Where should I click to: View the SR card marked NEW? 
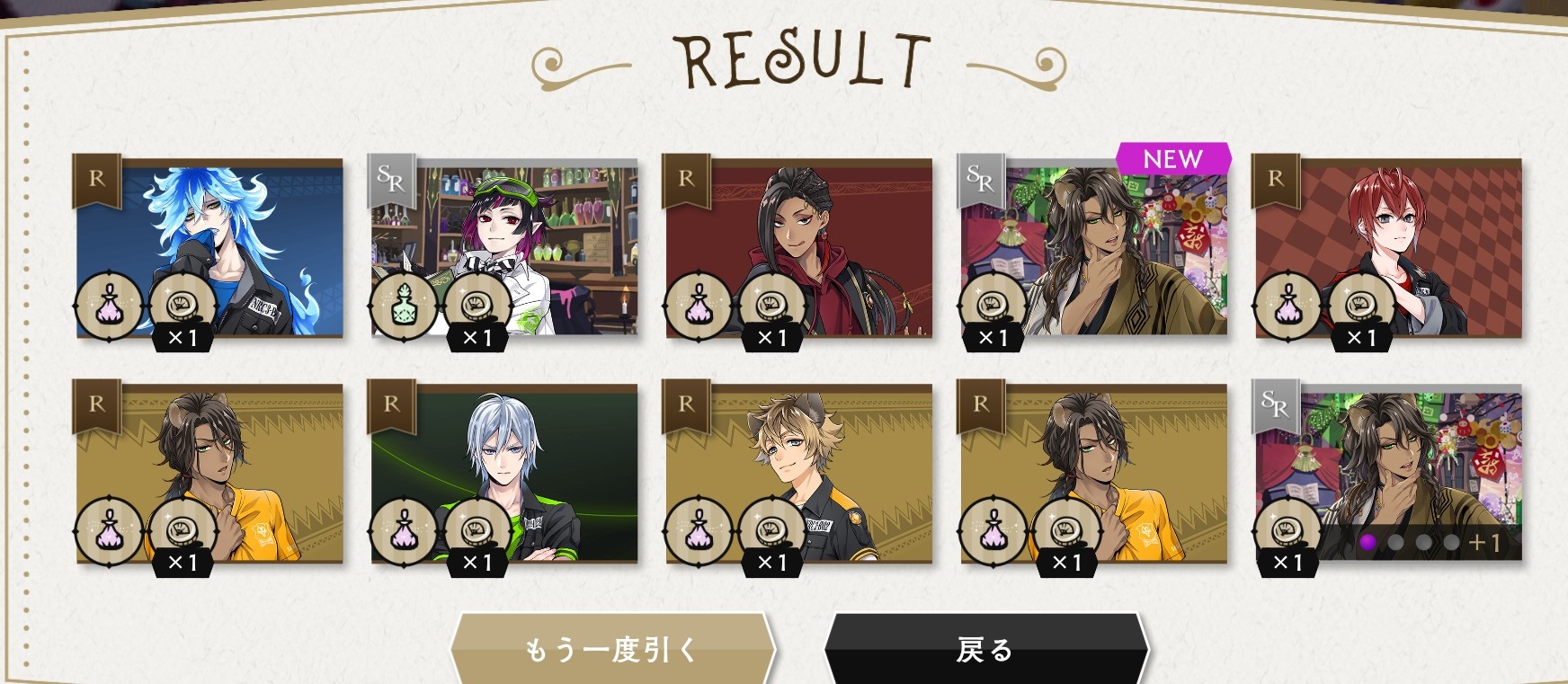pyautogui.click(x=1093, y=248)
